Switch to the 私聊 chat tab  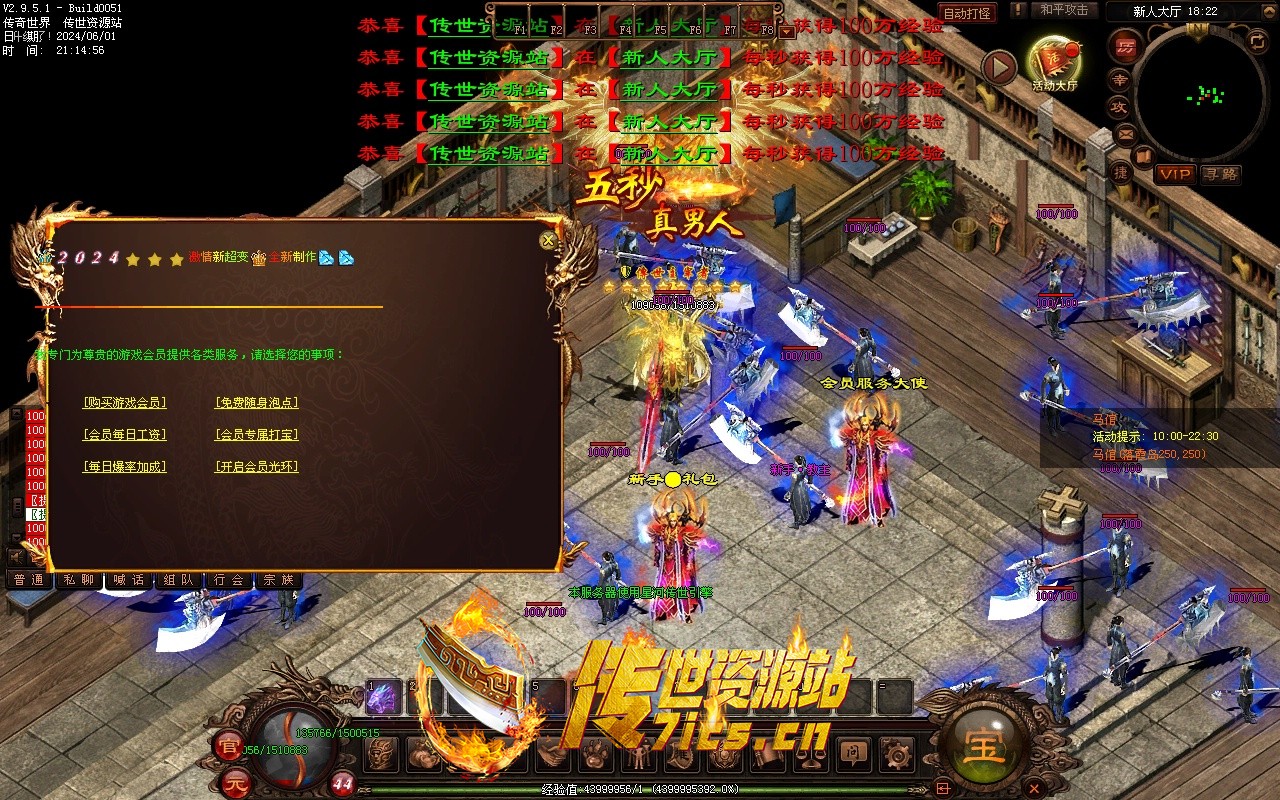coord(79,580)
